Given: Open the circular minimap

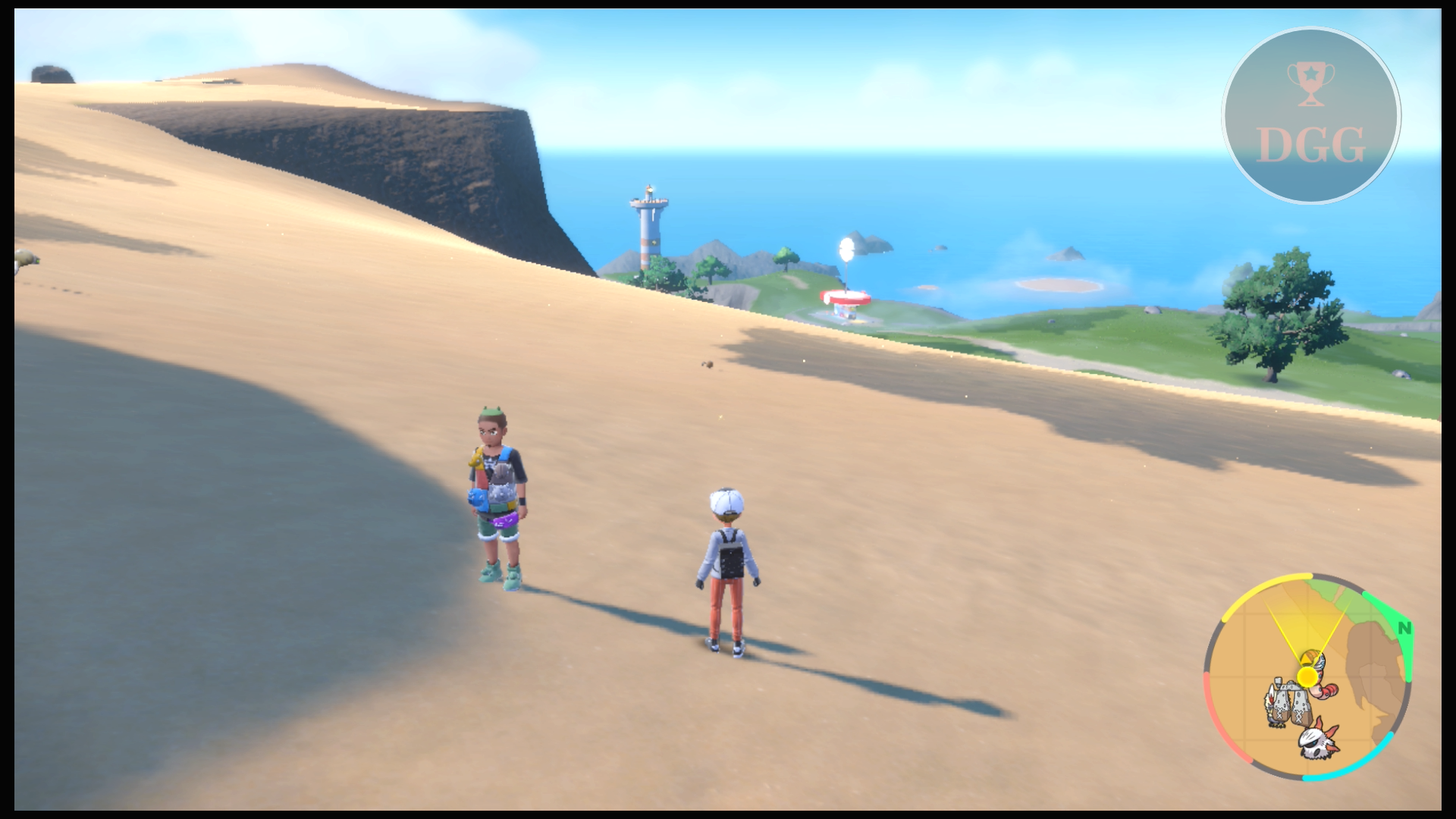Looking at the screenshot, I should click(1307, 676).
